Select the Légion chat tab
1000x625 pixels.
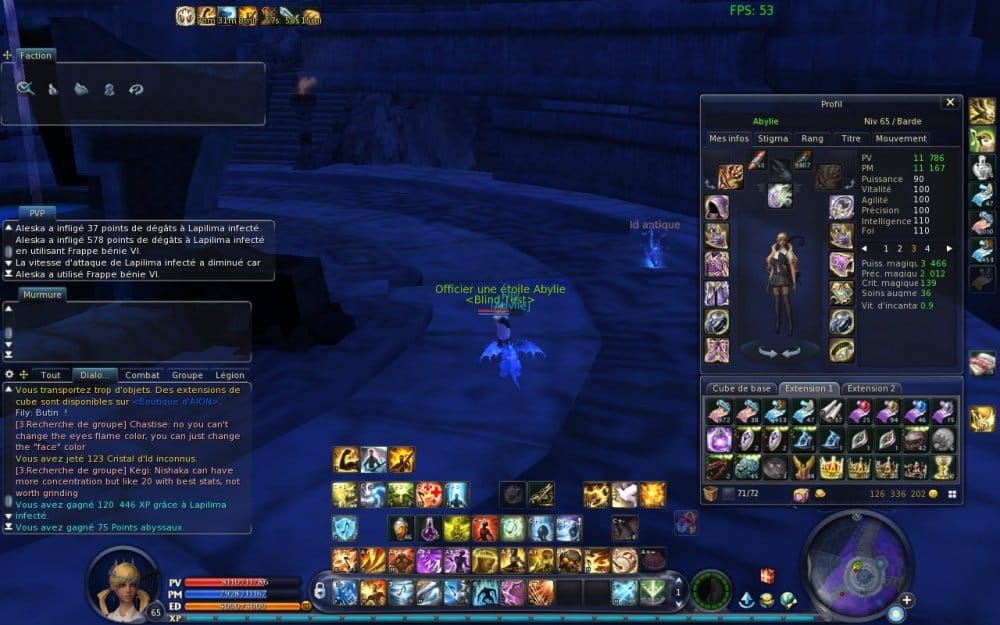230,375
